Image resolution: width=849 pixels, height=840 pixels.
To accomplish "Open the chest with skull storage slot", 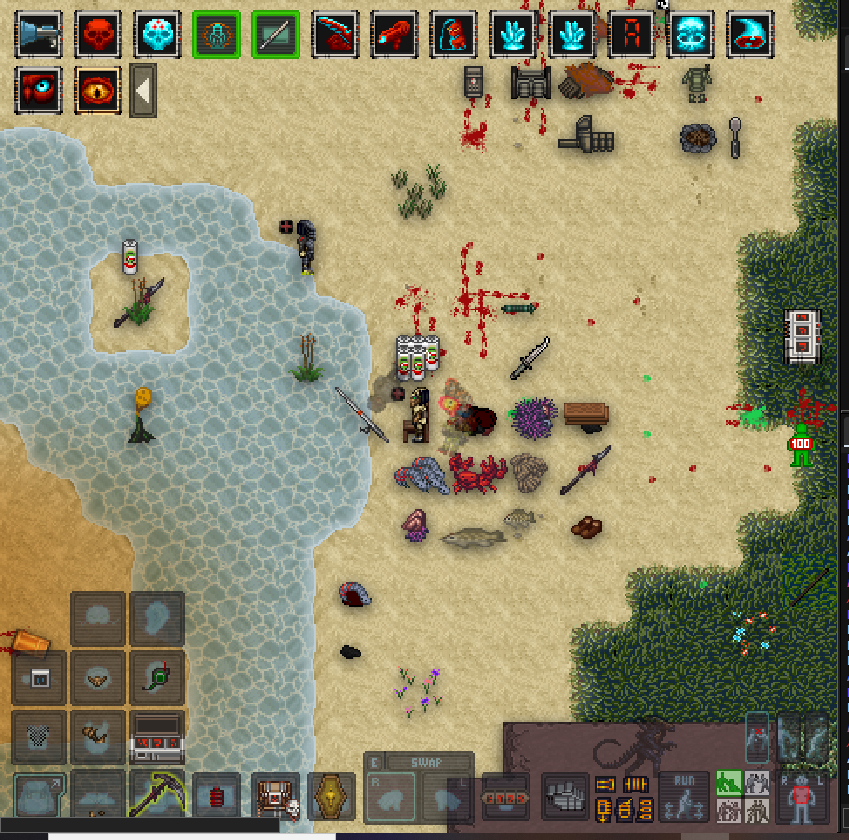I will pyautogui.click(x=274, y=796).
